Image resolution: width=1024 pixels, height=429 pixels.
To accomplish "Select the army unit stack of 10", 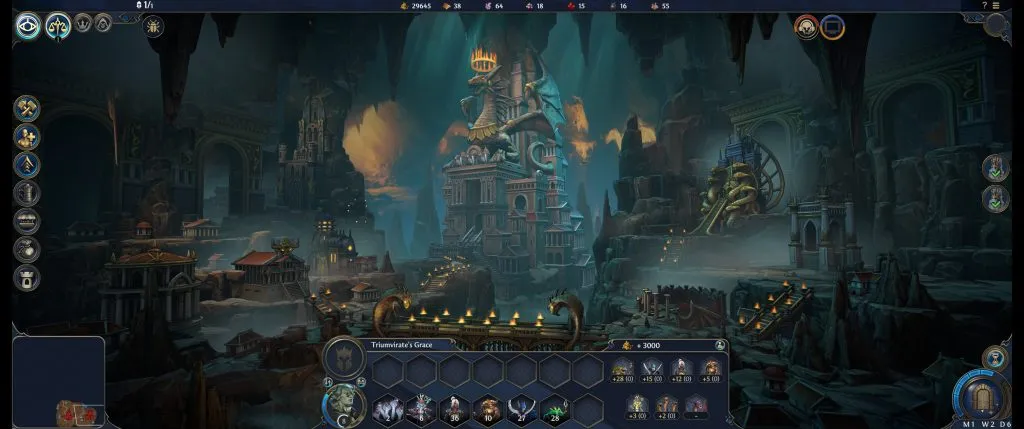I will pos(489,407).
